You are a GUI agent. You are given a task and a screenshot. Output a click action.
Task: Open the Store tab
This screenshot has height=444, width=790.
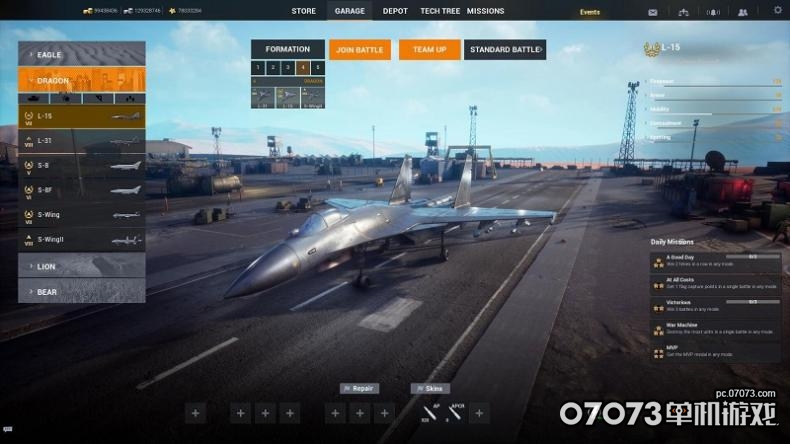coord(303,11)
